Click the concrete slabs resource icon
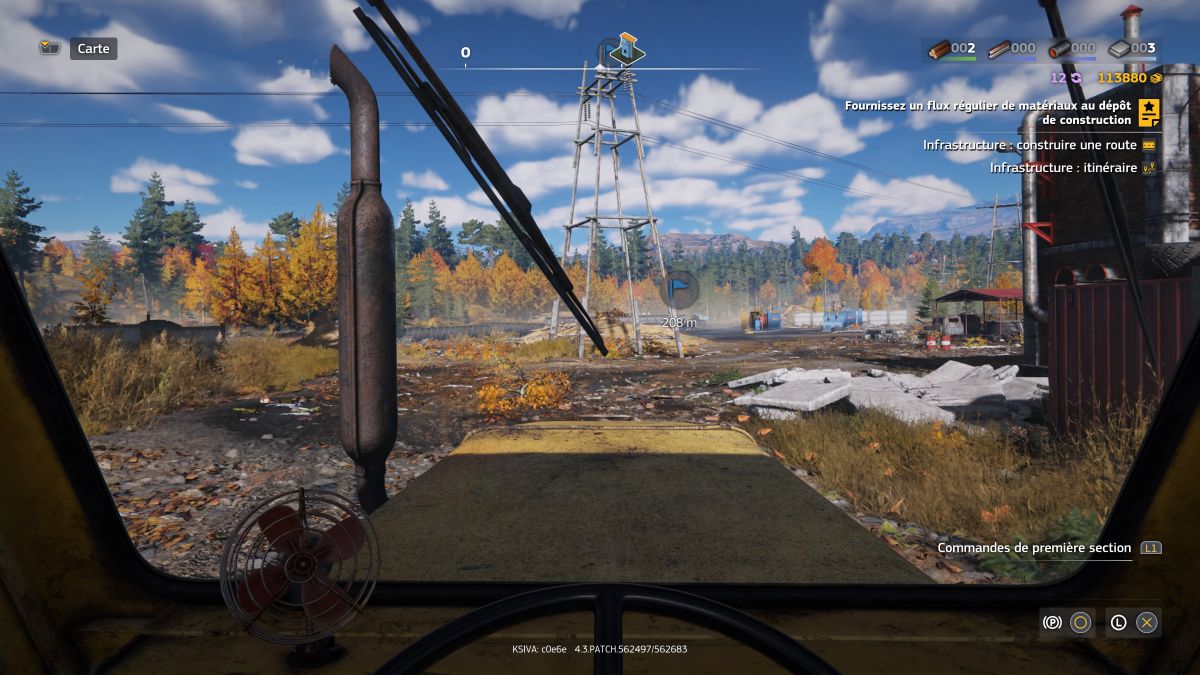The width and height of the screenshot is (1200, 675). 1120,48
